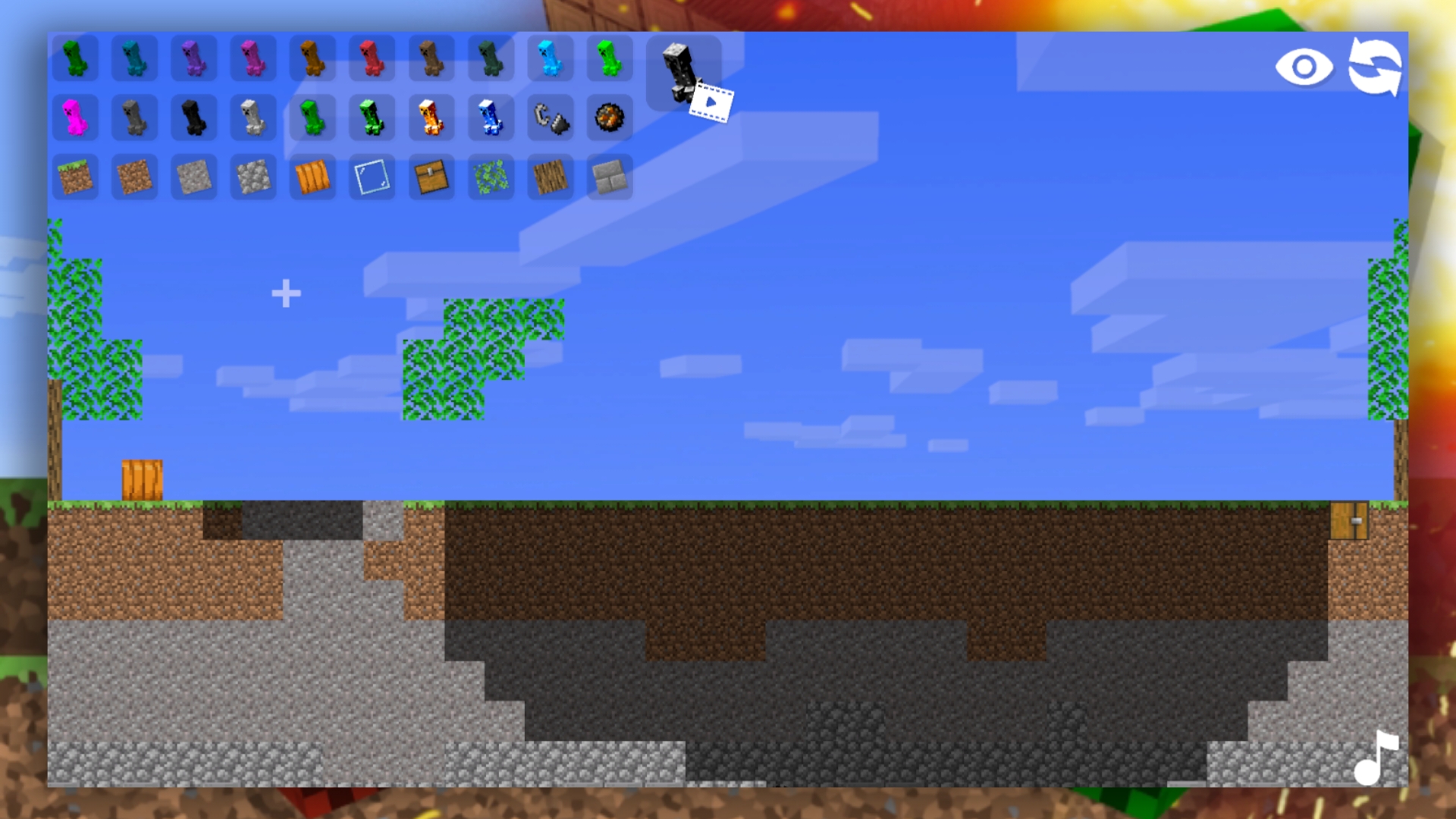Viewport: 1456px width, 819px height.
Task: Choose the flint and steel tool
Action: 551,118
